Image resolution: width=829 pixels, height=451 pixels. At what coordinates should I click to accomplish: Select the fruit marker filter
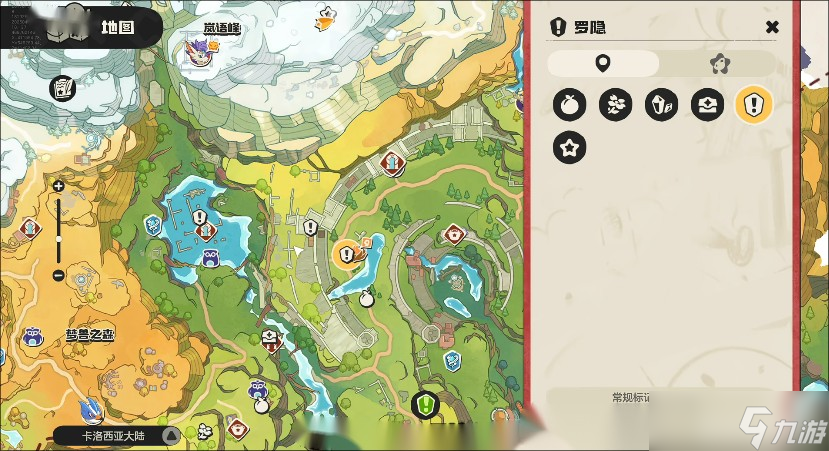tap(570, 104)
